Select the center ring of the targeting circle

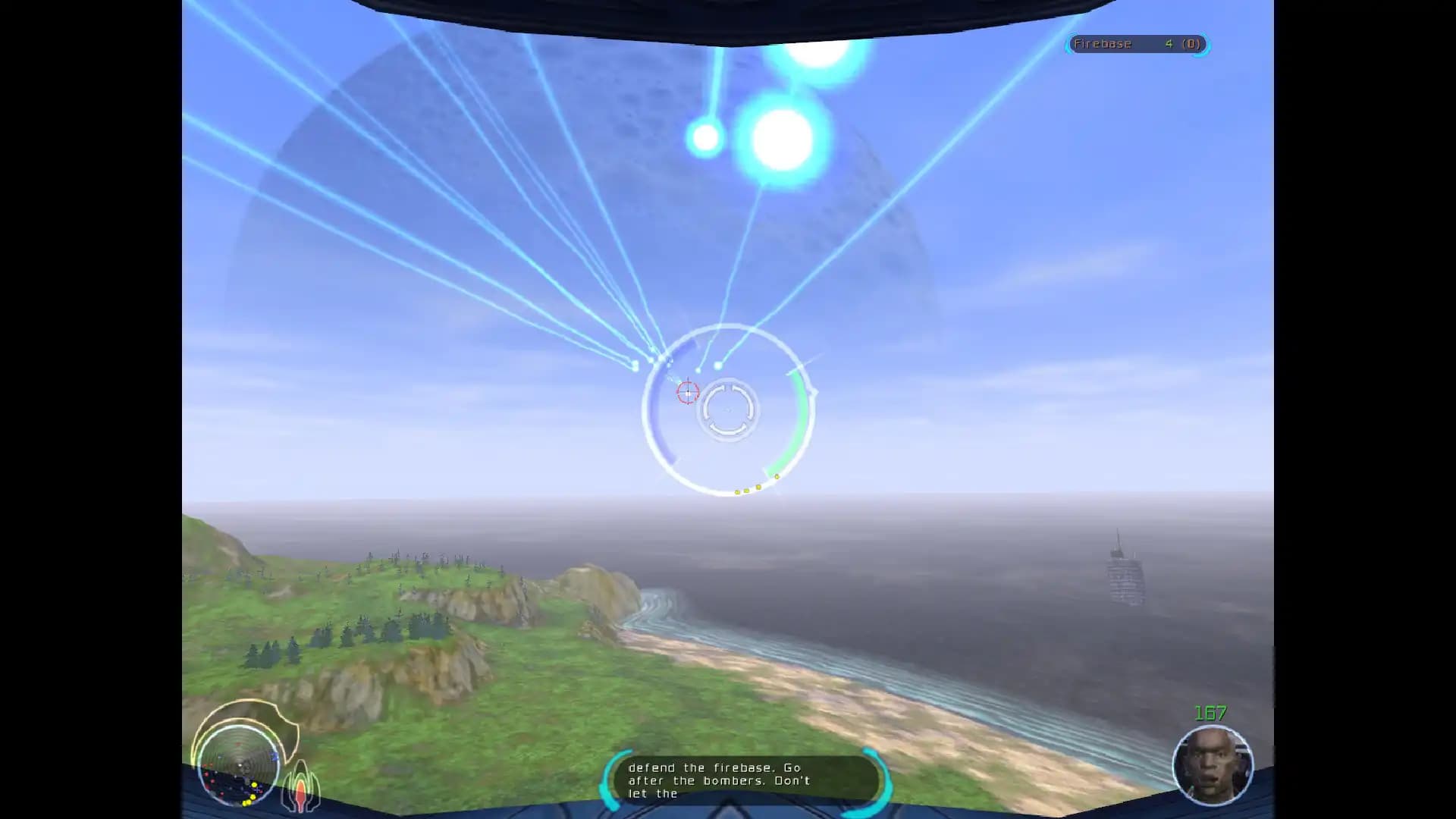726,410
